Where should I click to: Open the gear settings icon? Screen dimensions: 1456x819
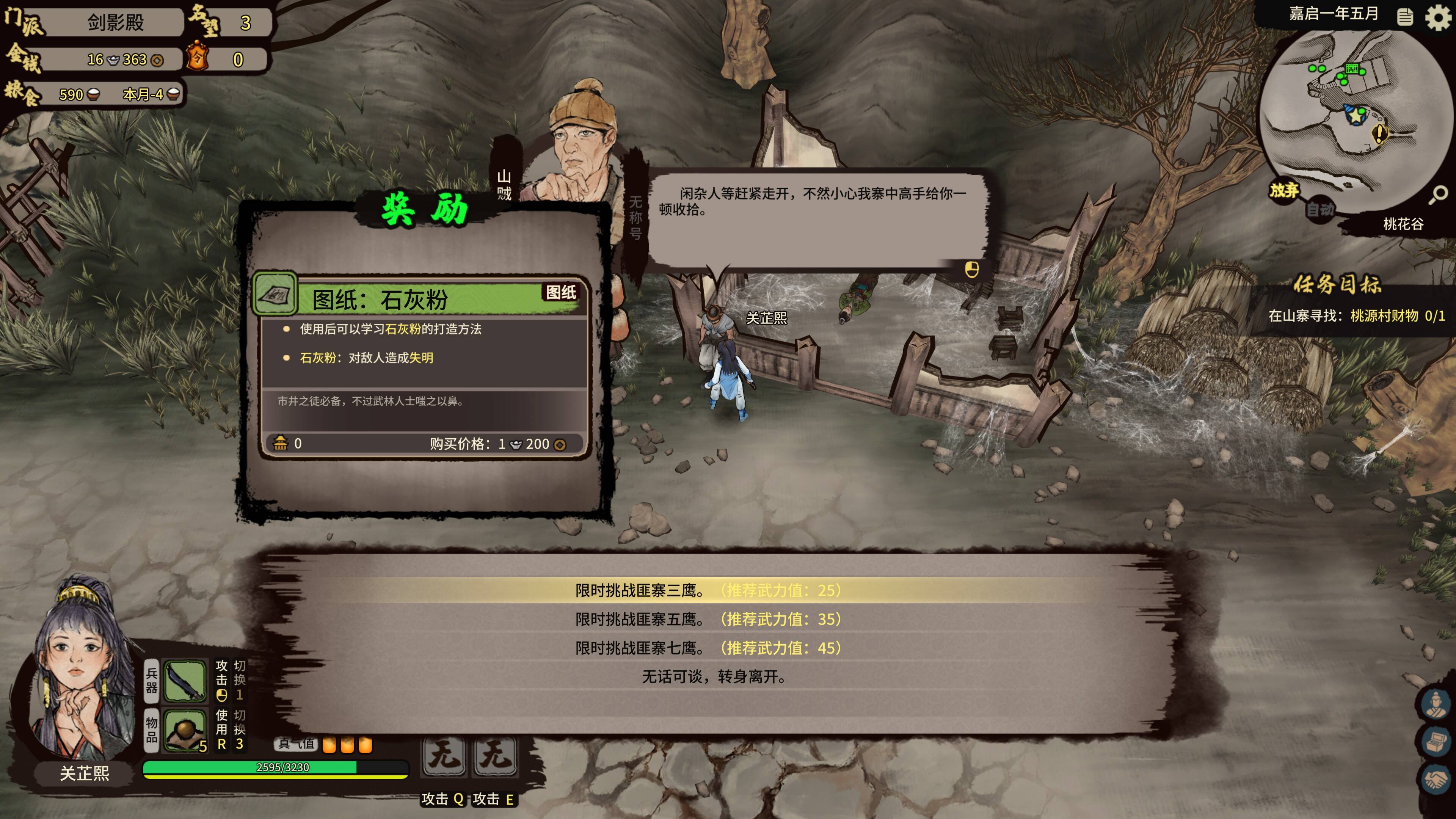[x=1437, y=17]
